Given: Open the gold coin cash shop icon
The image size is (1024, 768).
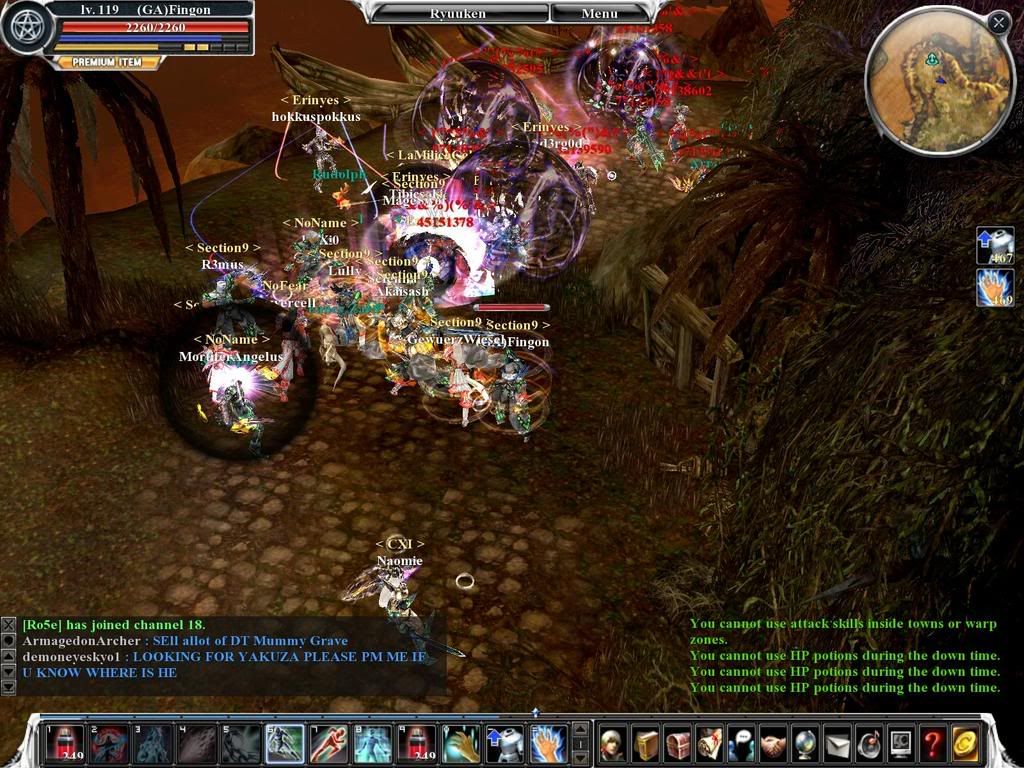Looking at the screenshot, I should 965,743.
